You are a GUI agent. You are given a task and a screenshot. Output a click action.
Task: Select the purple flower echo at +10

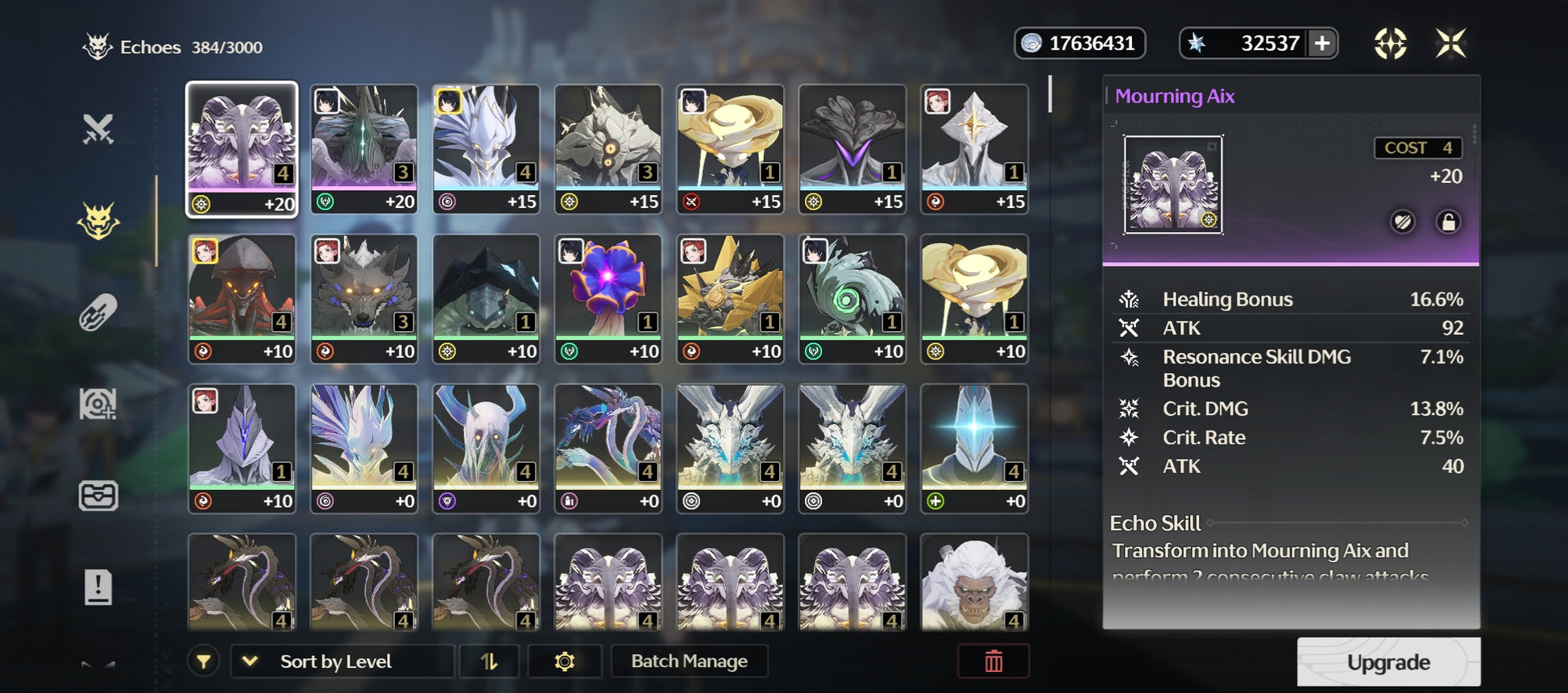tap(608, 298)
